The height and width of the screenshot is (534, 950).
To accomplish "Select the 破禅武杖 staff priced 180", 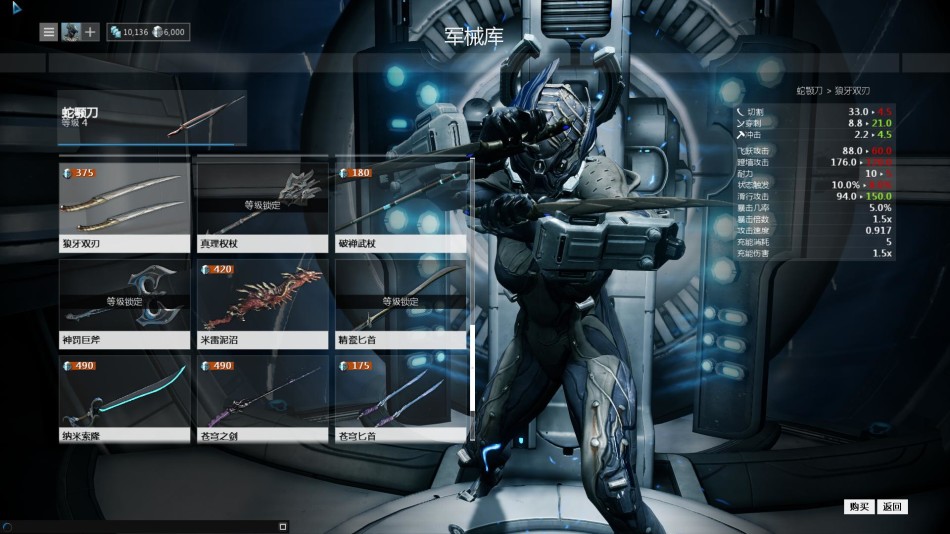I will 400,203.
